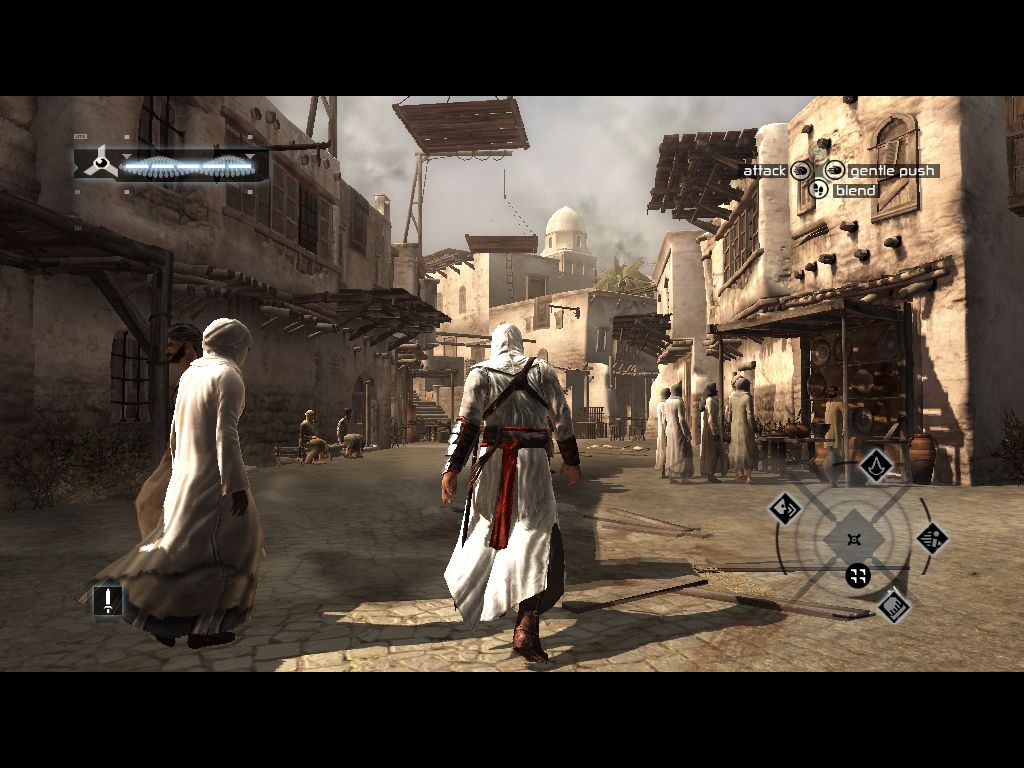The height and width of the screenshot is (768, 1024).
Task: Select the blend footprints action icon
Action: coord(818,189)
